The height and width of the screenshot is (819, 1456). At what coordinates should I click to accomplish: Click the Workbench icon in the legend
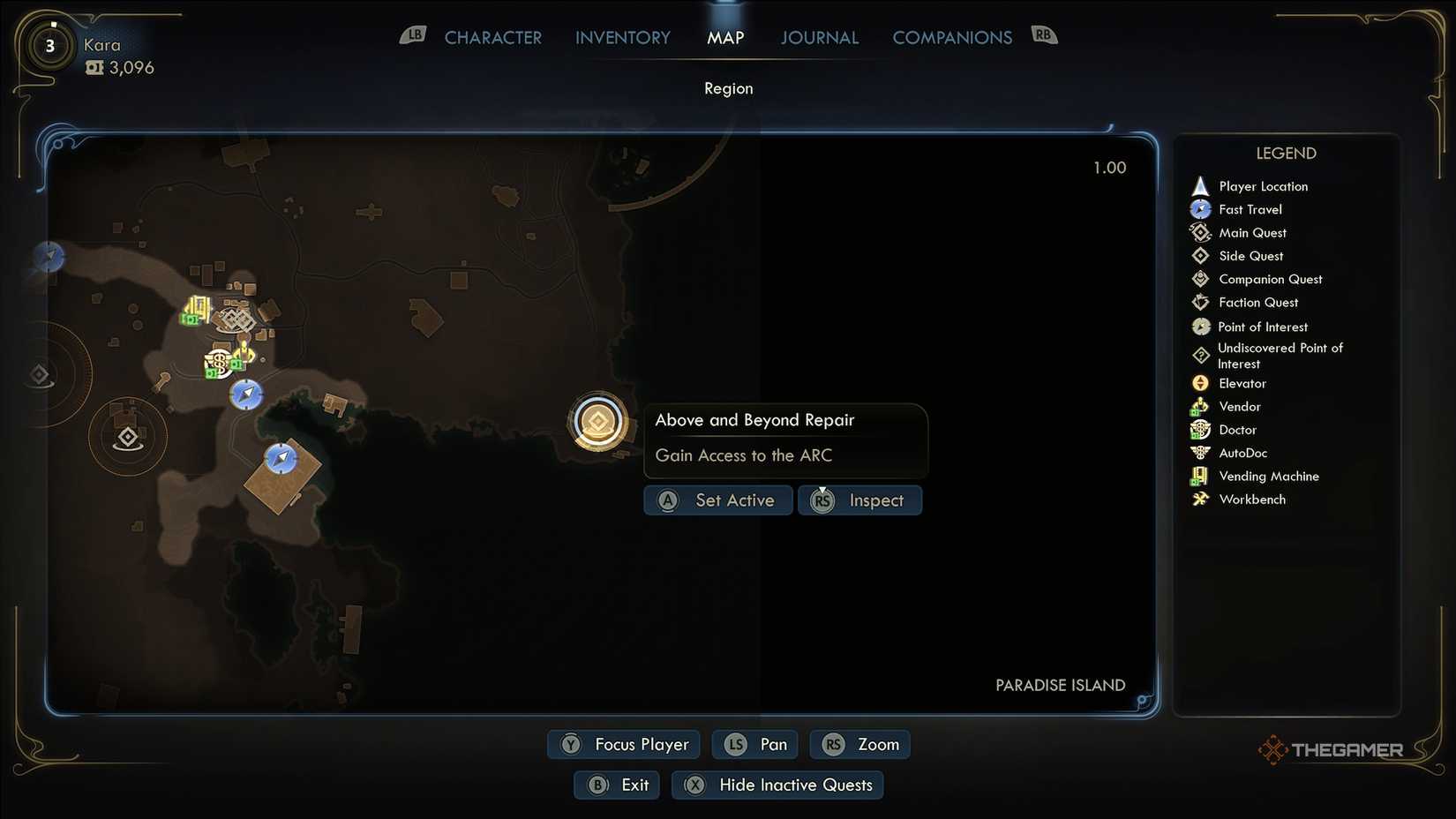[1200, 499]
